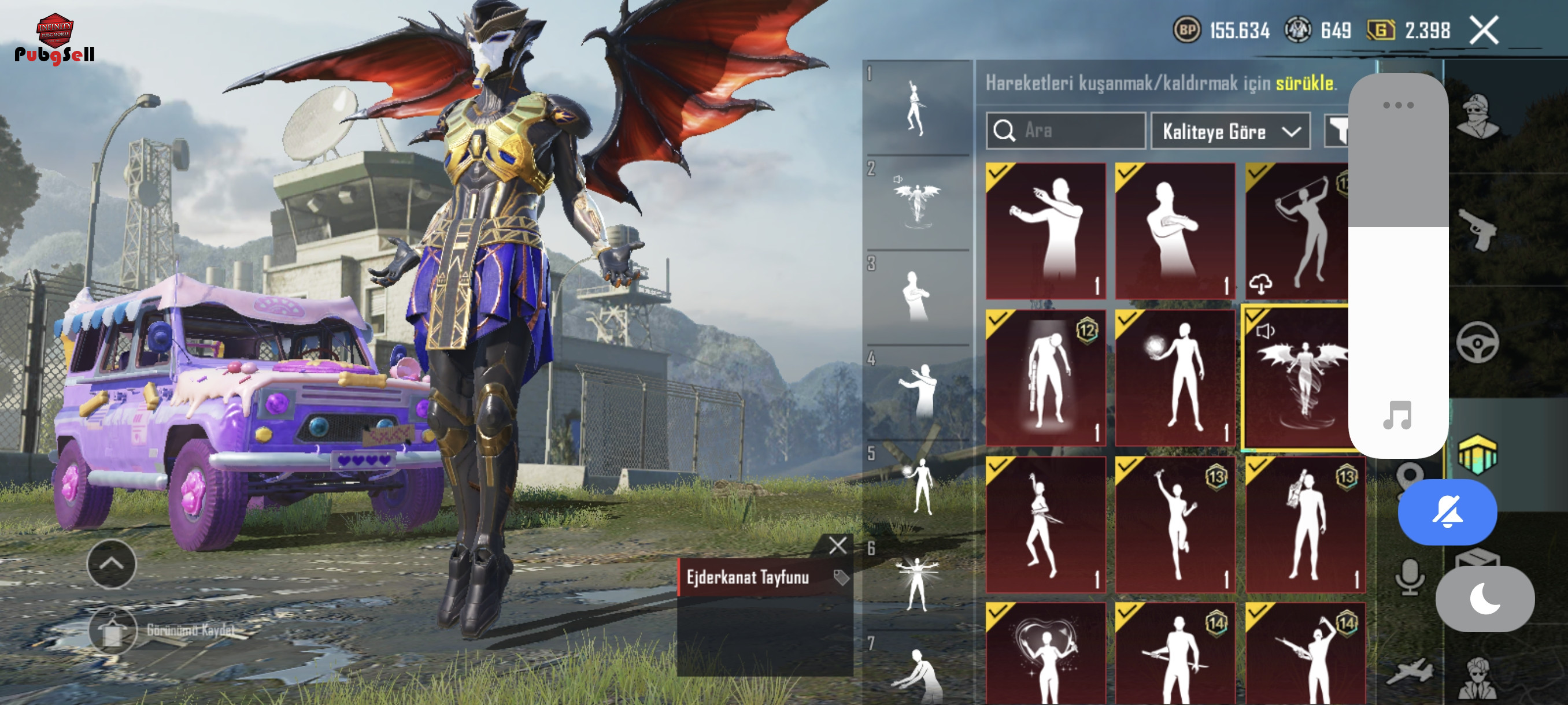This screenshot has width=1568, height=705.
Task: Open the masked character outfit tab
Action: (x=1478, y=116)
